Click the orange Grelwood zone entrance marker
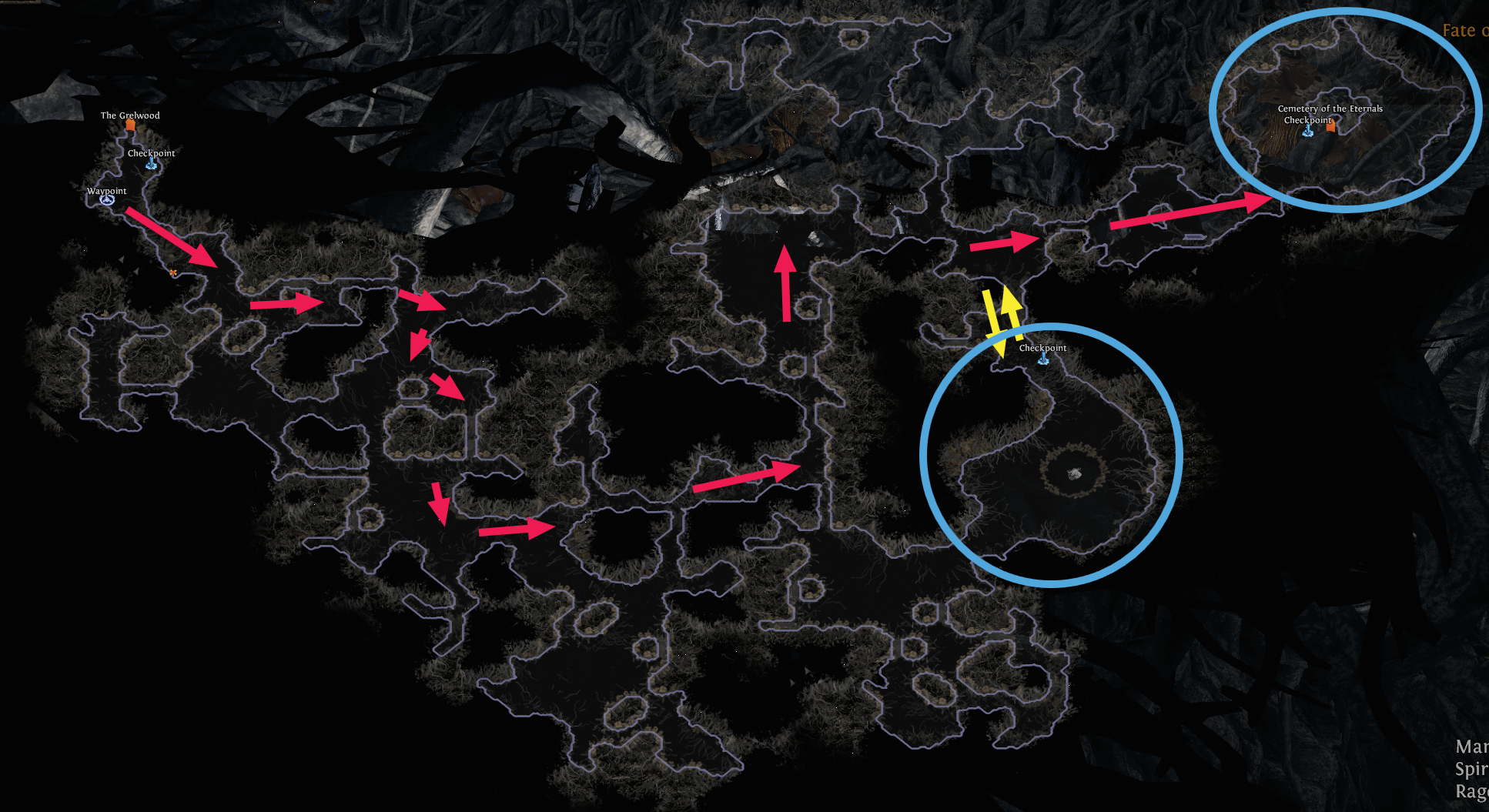The width and height of the screenshot is (1489, 812). pyautogui.click(x=129, y=125)
